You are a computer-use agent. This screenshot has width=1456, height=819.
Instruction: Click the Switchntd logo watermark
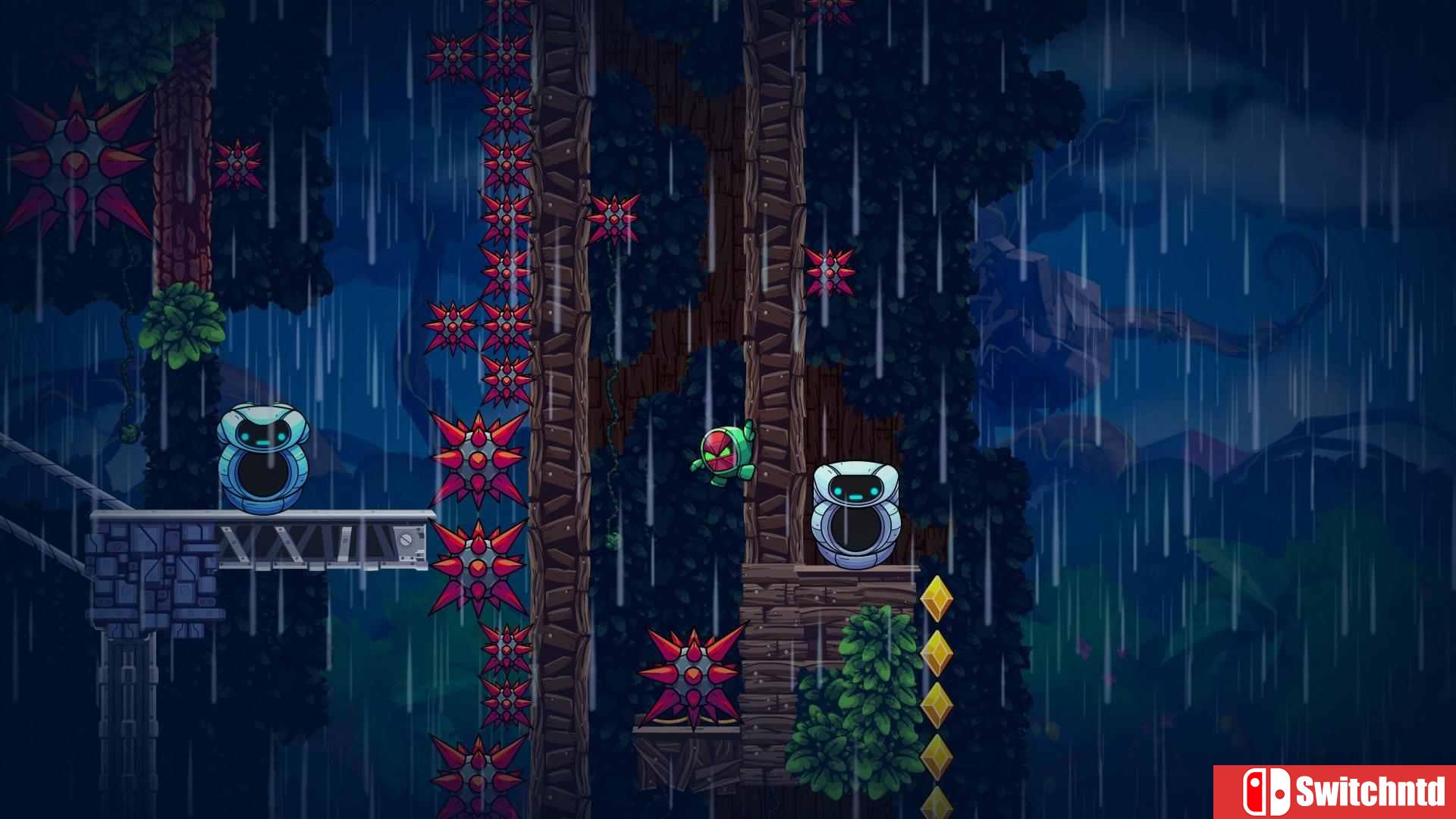tap(1341, 792)
